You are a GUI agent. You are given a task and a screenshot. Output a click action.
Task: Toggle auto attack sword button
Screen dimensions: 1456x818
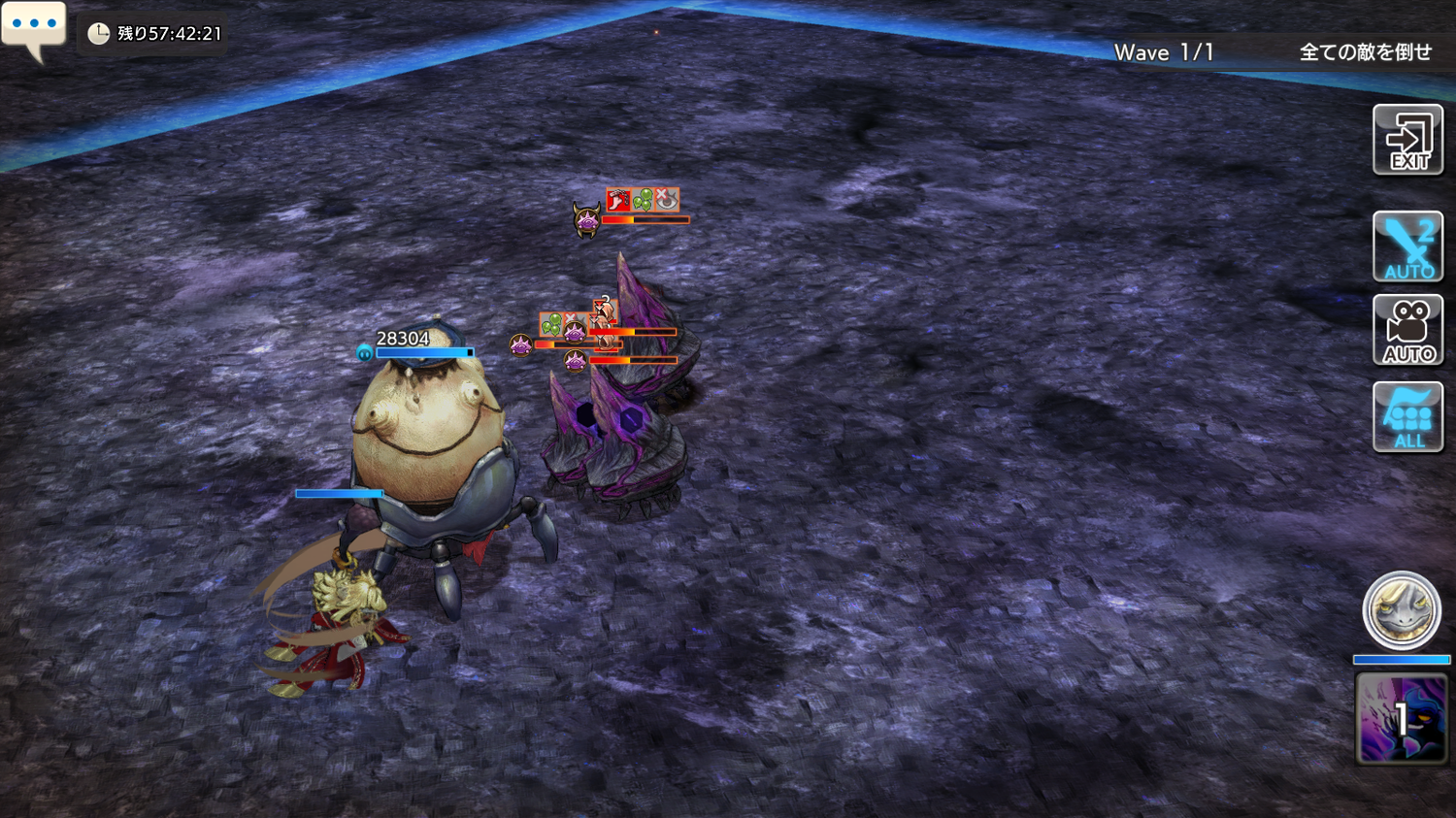tap(1407, 246)
